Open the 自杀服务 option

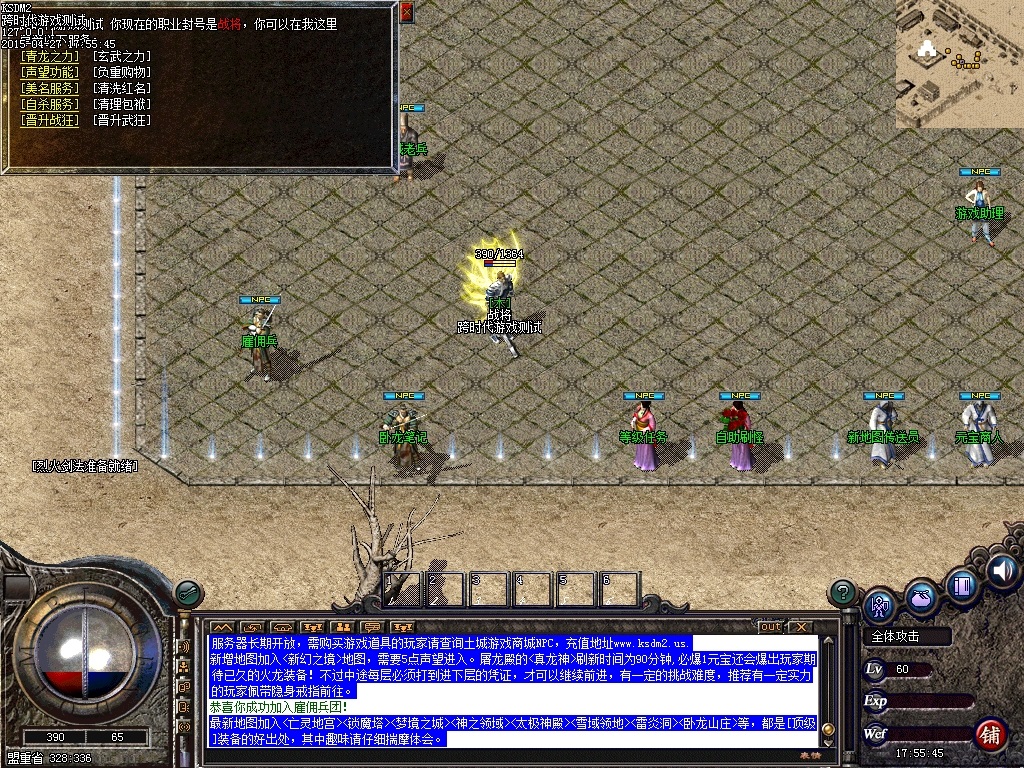click(49, 104)
